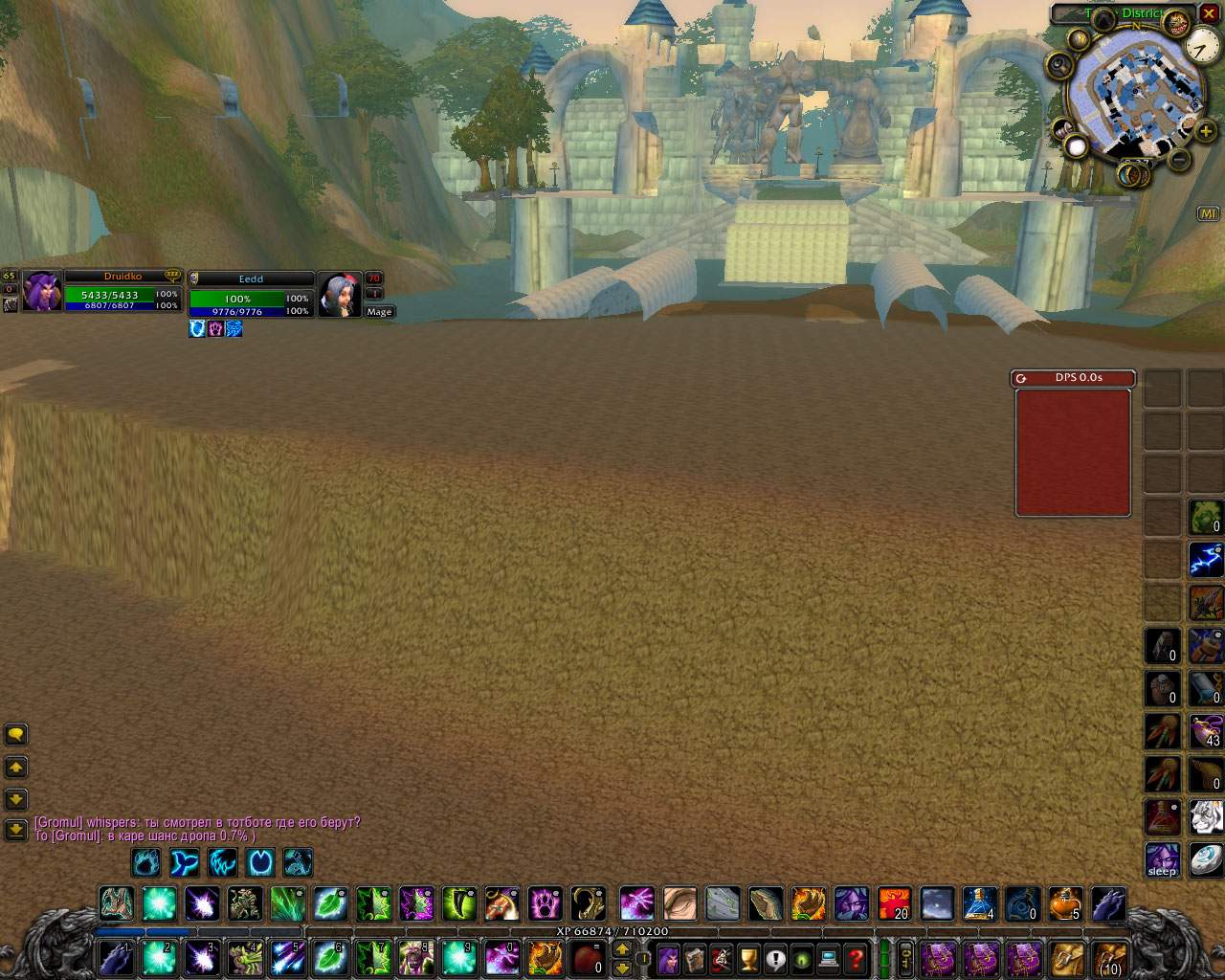Viewport: 1225px width, 980px height.
Task: Open the achievements golden chalice button
Action: 748,957
